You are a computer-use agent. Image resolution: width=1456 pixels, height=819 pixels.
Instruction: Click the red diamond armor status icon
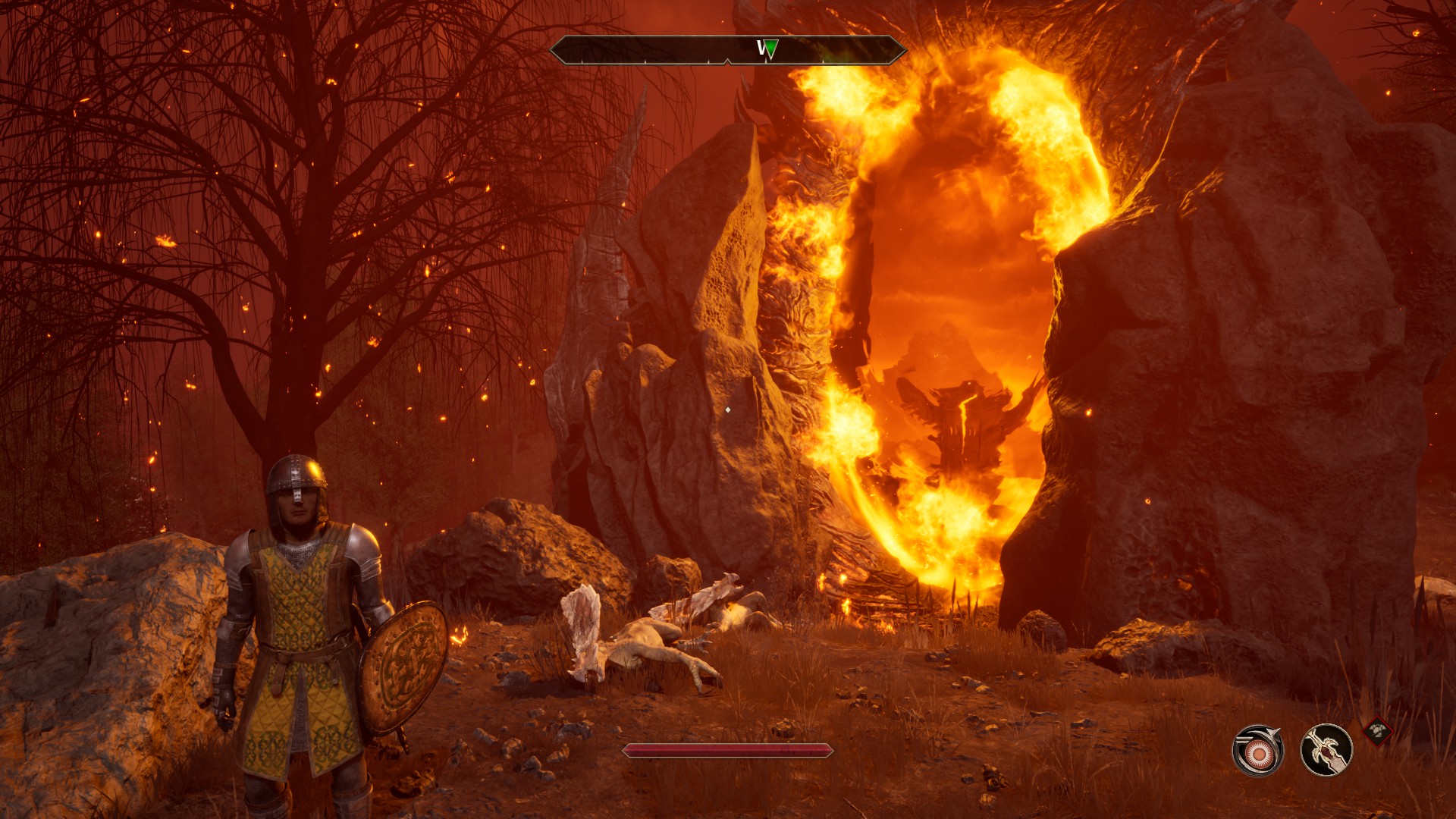click(1378, 732)
